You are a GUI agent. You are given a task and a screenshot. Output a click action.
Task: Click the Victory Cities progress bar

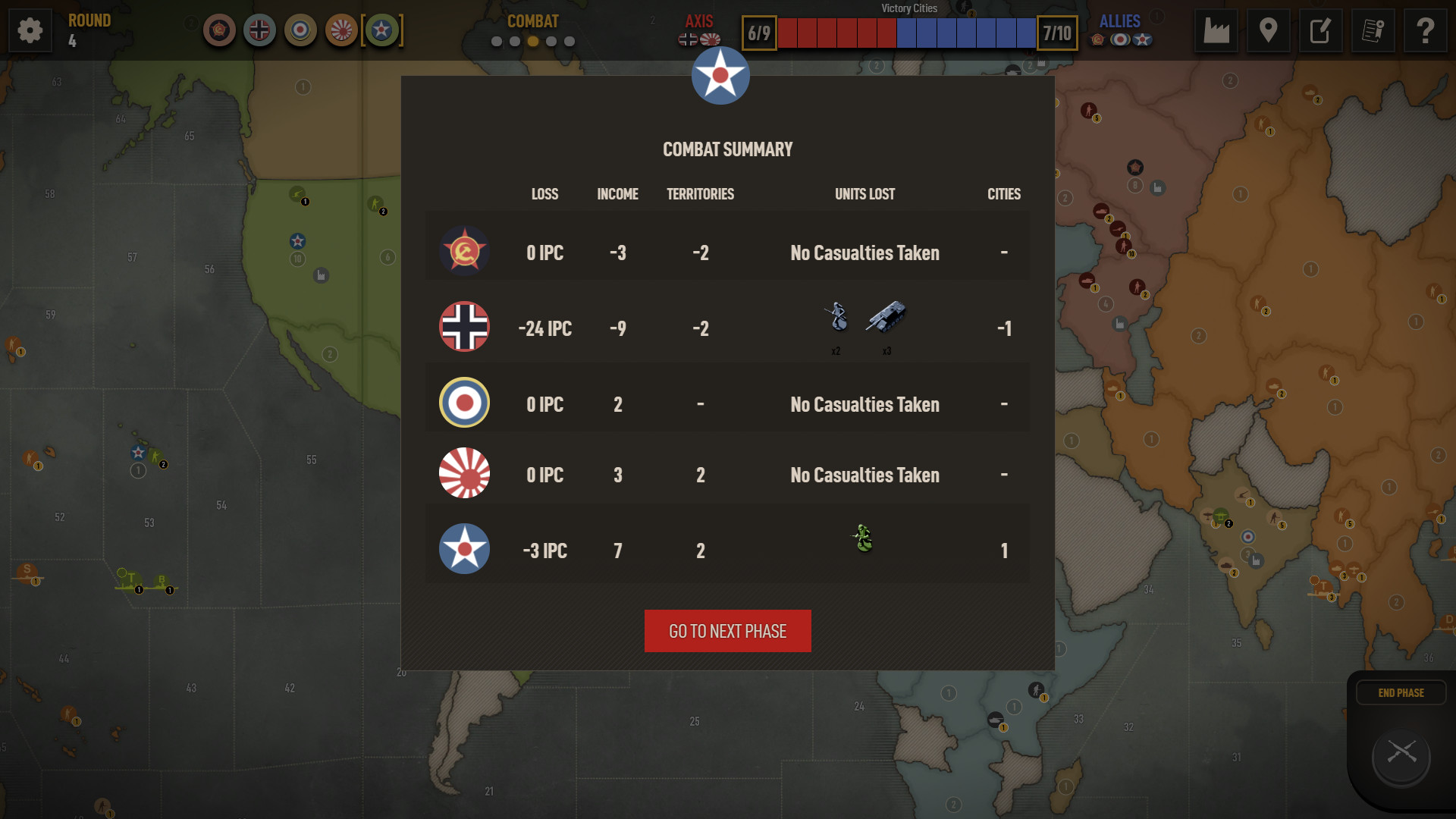pyautogui.click(x=908, y=33)
